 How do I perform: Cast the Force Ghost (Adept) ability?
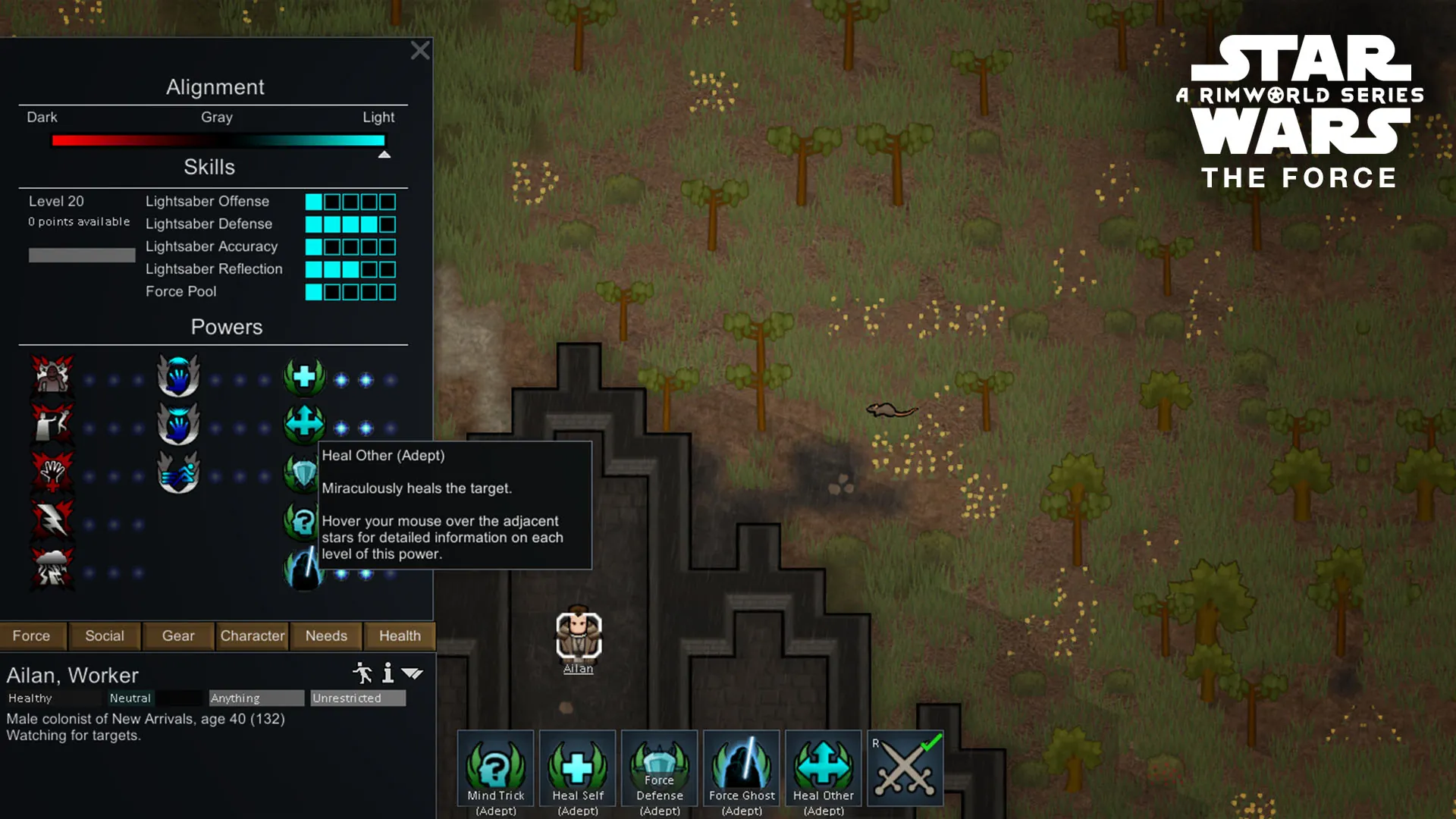pos(742,768)
